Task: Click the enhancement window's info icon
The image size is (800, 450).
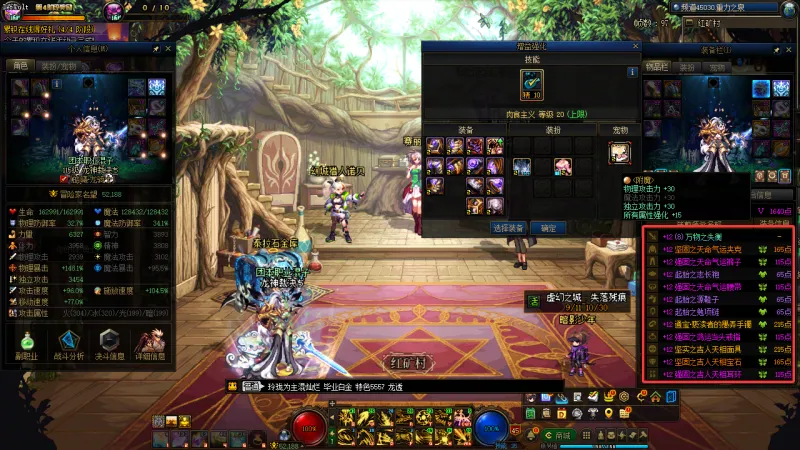Action: [632, 72]
